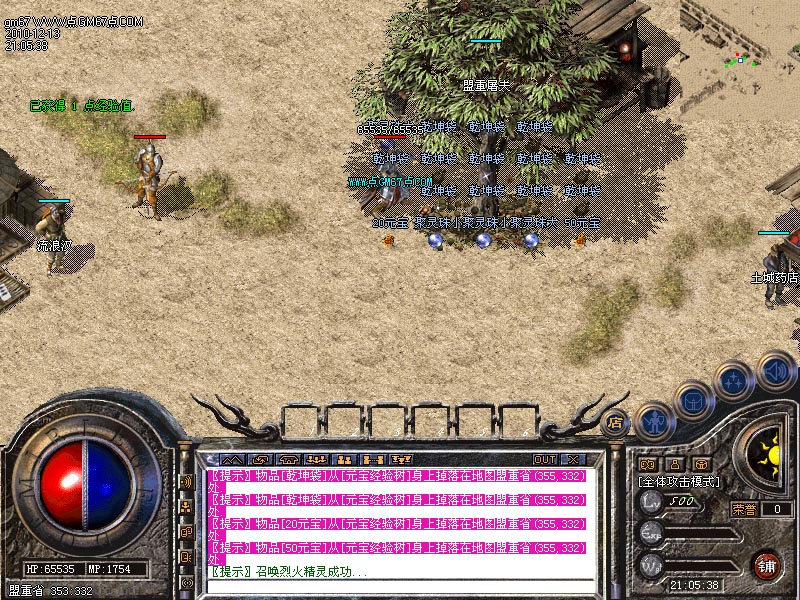
Task: Toggle sound with the speaker button
Action: 775,370
